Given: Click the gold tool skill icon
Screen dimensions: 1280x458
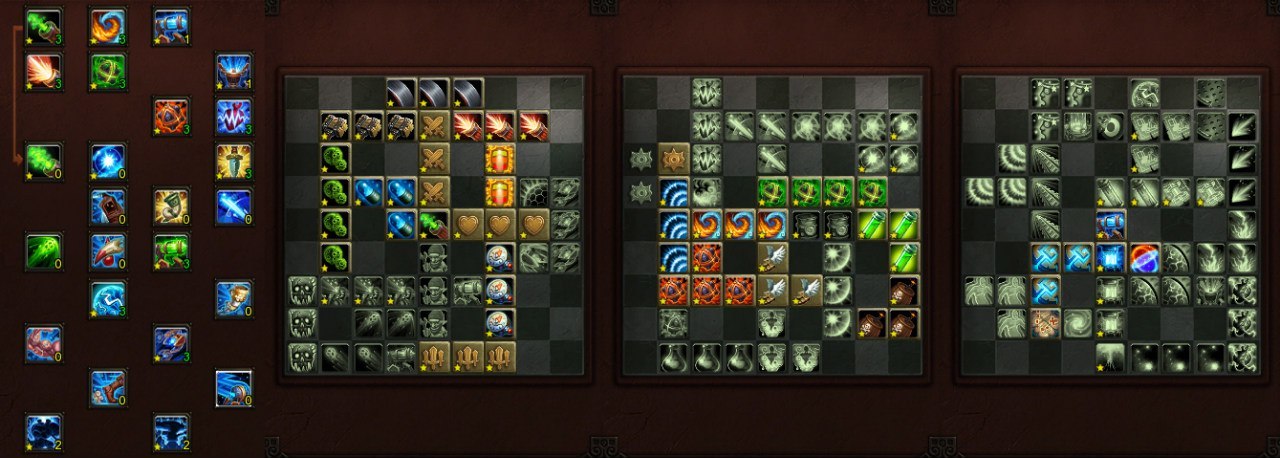Looking at the screenshot, I should [x=171, y=205].
